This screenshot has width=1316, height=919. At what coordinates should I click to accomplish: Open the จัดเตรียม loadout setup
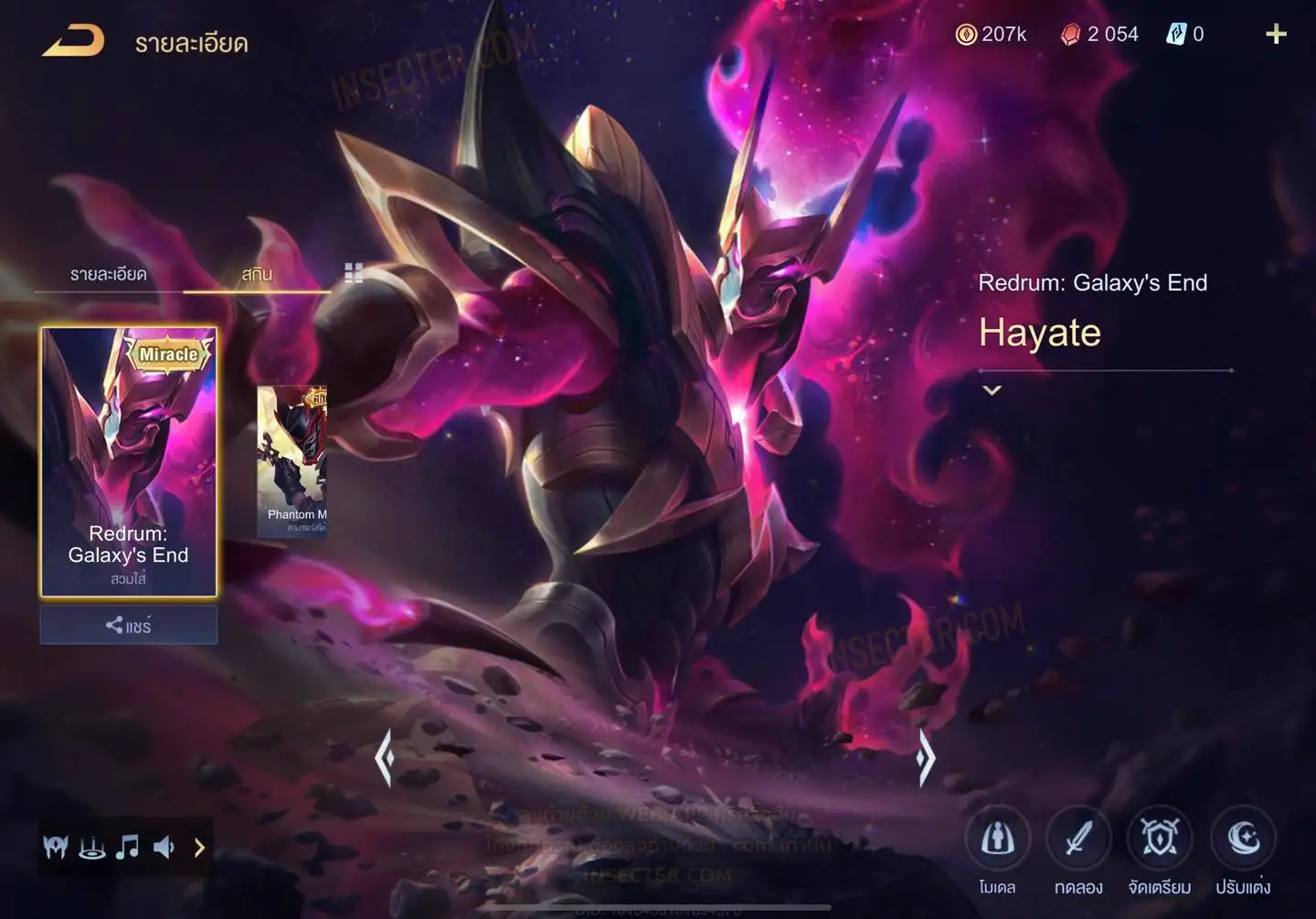1159,839
